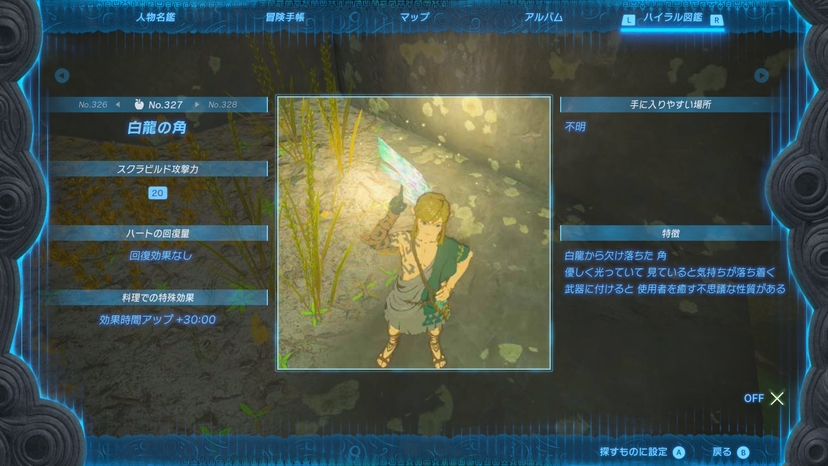
Task: Open the ハイラル図鑑 tab
Action: (672, 17)
